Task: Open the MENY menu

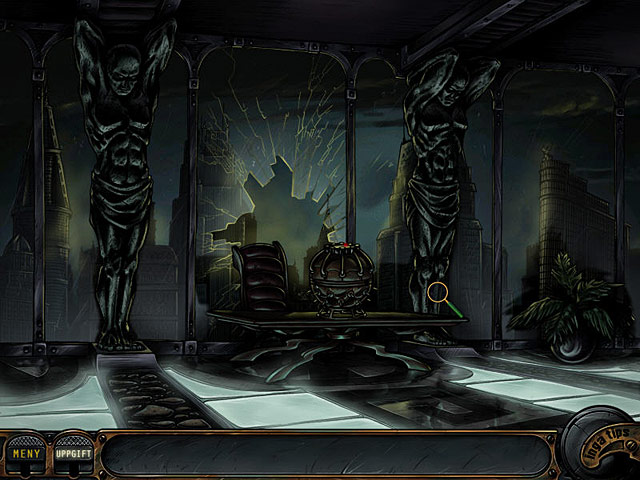Action: pyautogui.click(x=26, y=453)
